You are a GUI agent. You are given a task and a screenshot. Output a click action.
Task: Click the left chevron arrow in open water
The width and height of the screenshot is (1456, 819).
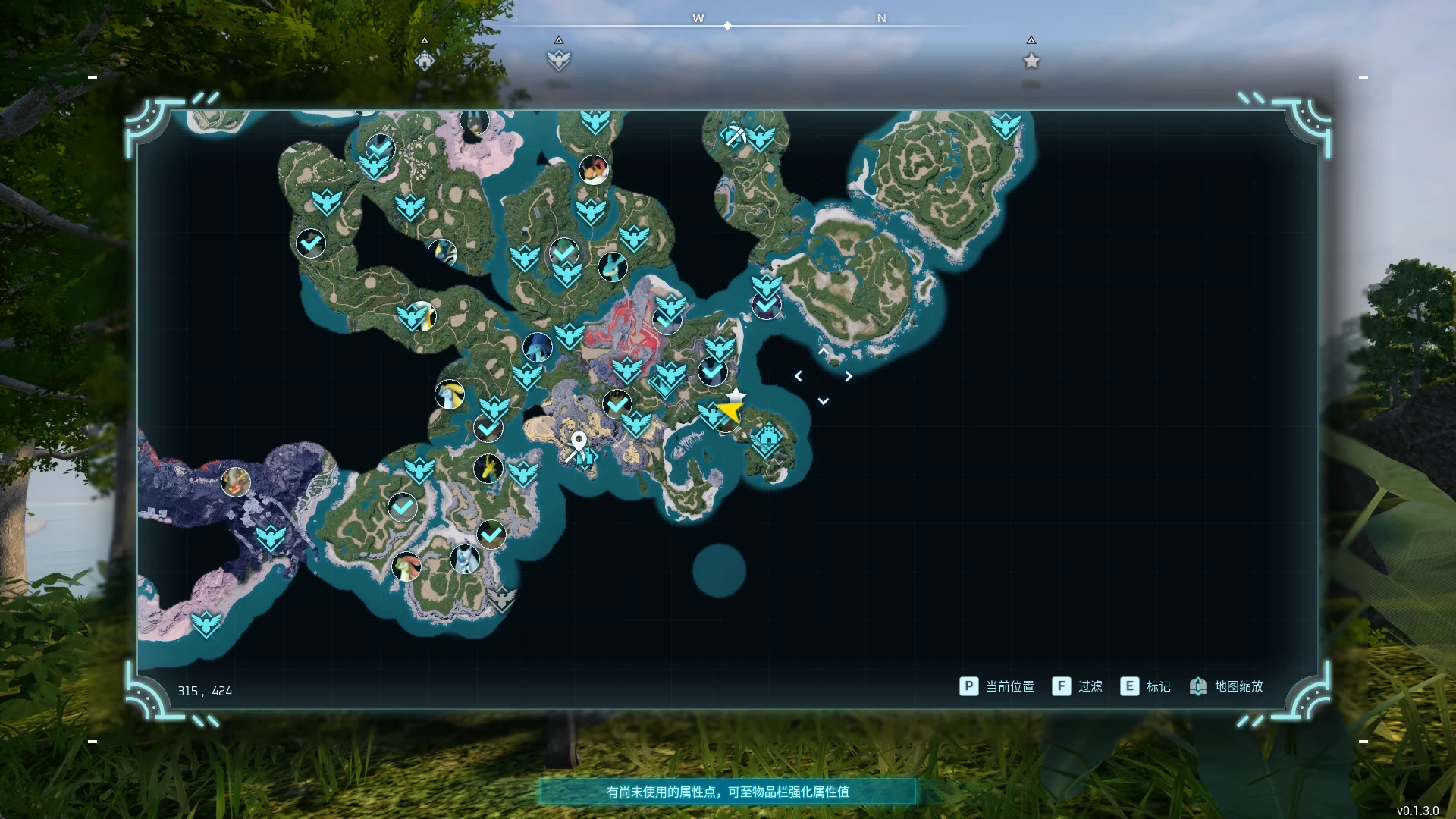pyautogui.click(x=798, y=375)
